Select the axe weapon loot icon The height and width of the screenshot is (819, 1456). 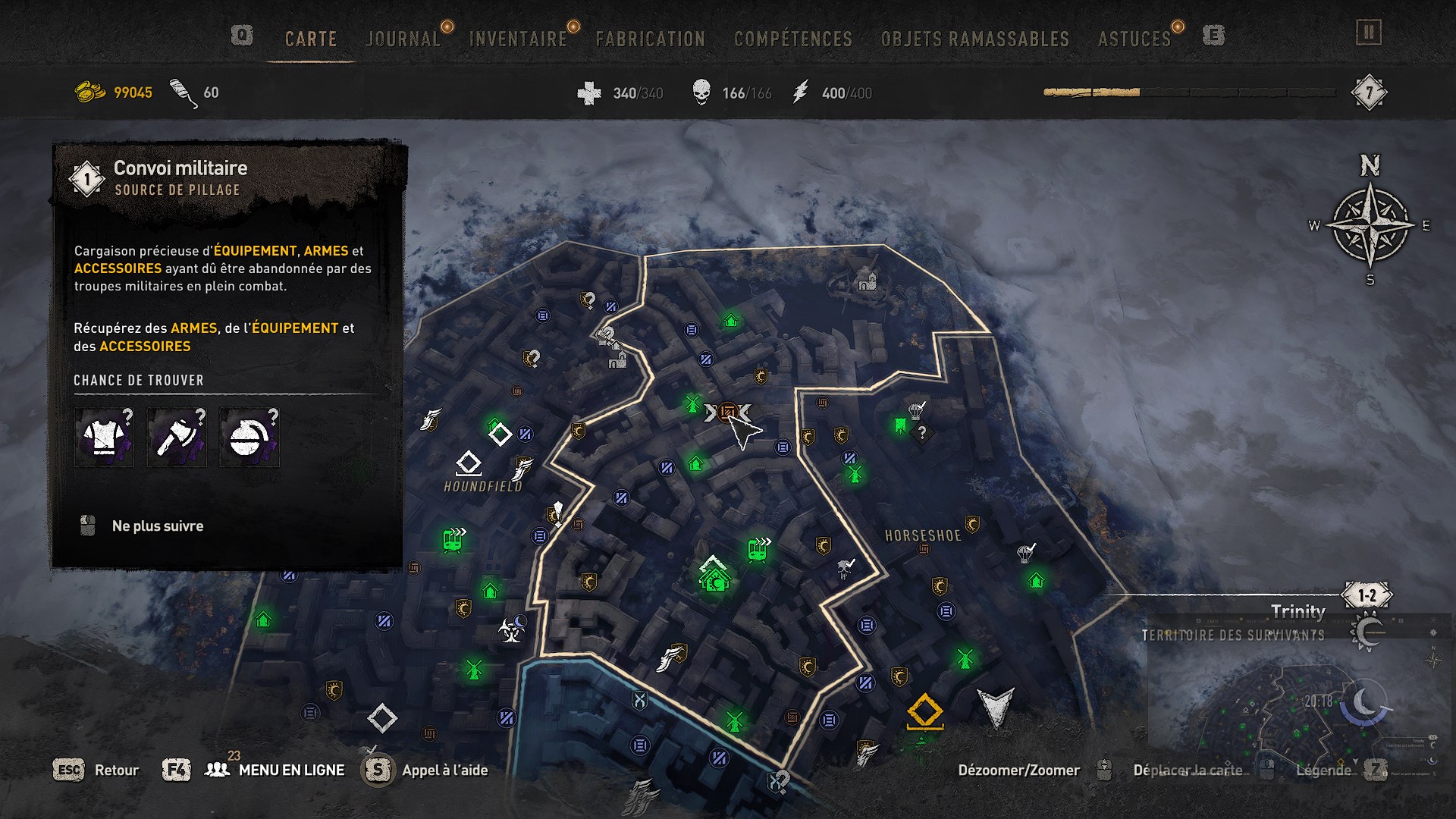pos(177,438)
